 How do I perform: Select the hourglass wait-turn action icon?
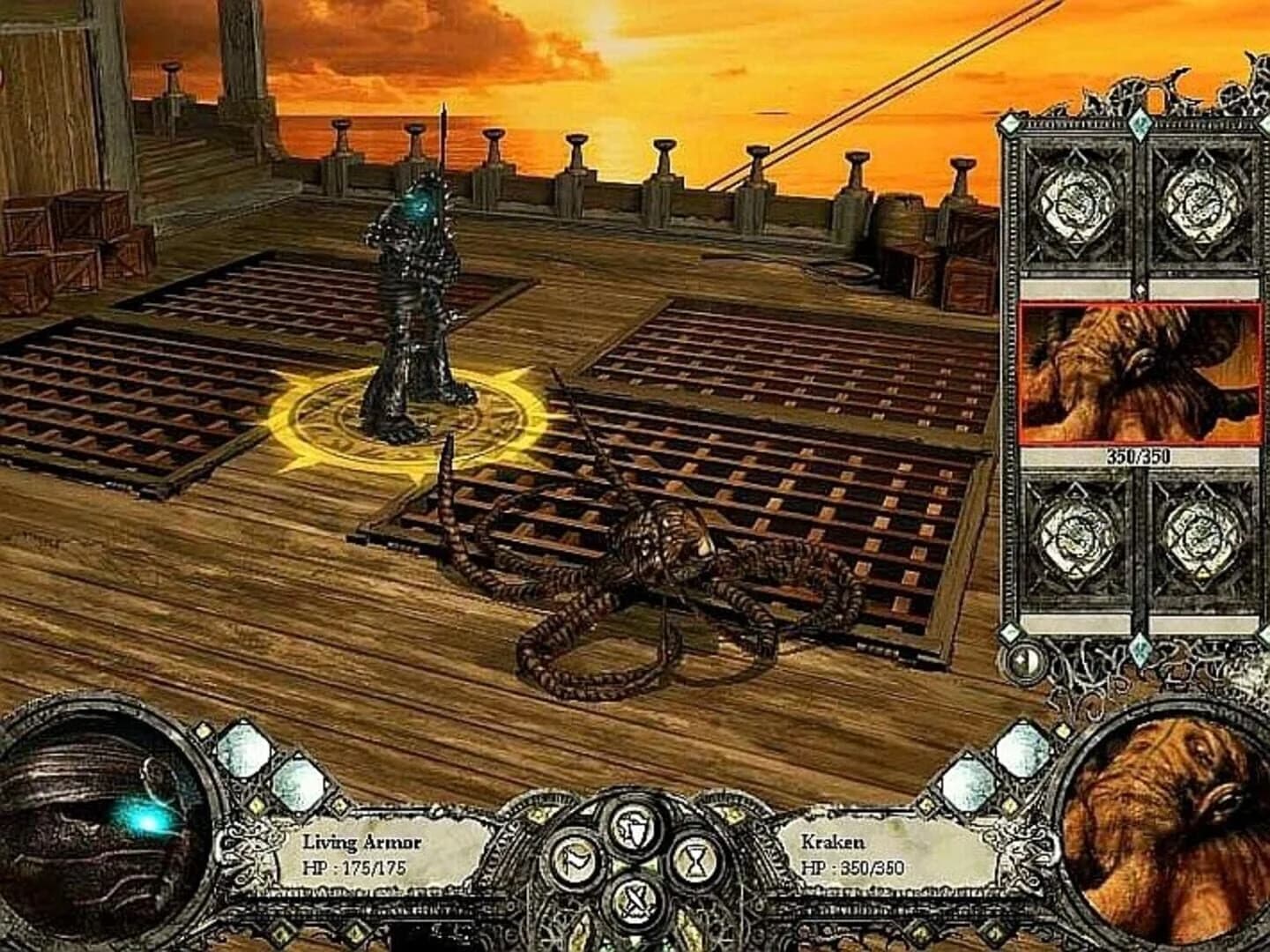point(695,860)
